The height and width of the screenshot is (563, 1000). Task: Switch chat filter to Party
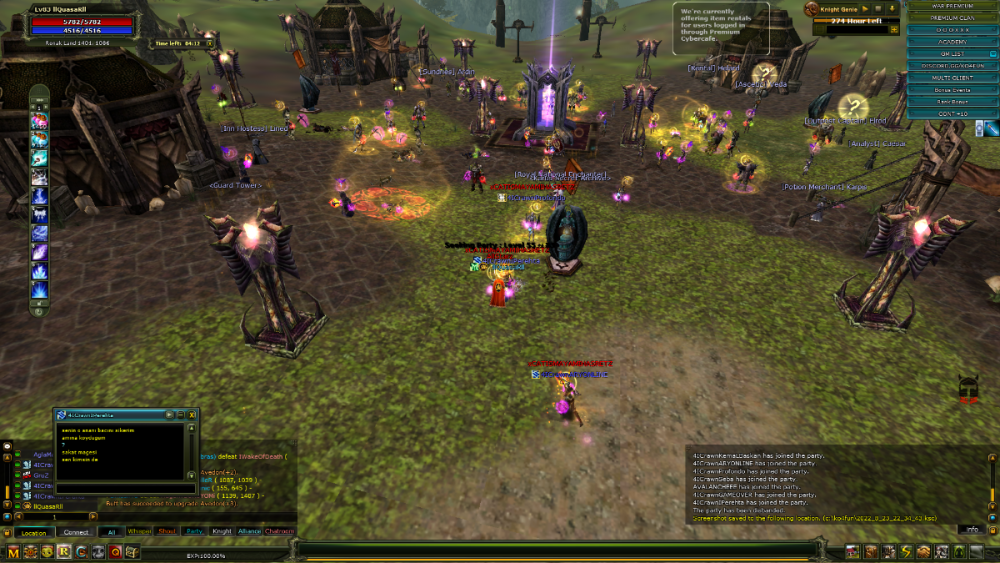point(195,532)
